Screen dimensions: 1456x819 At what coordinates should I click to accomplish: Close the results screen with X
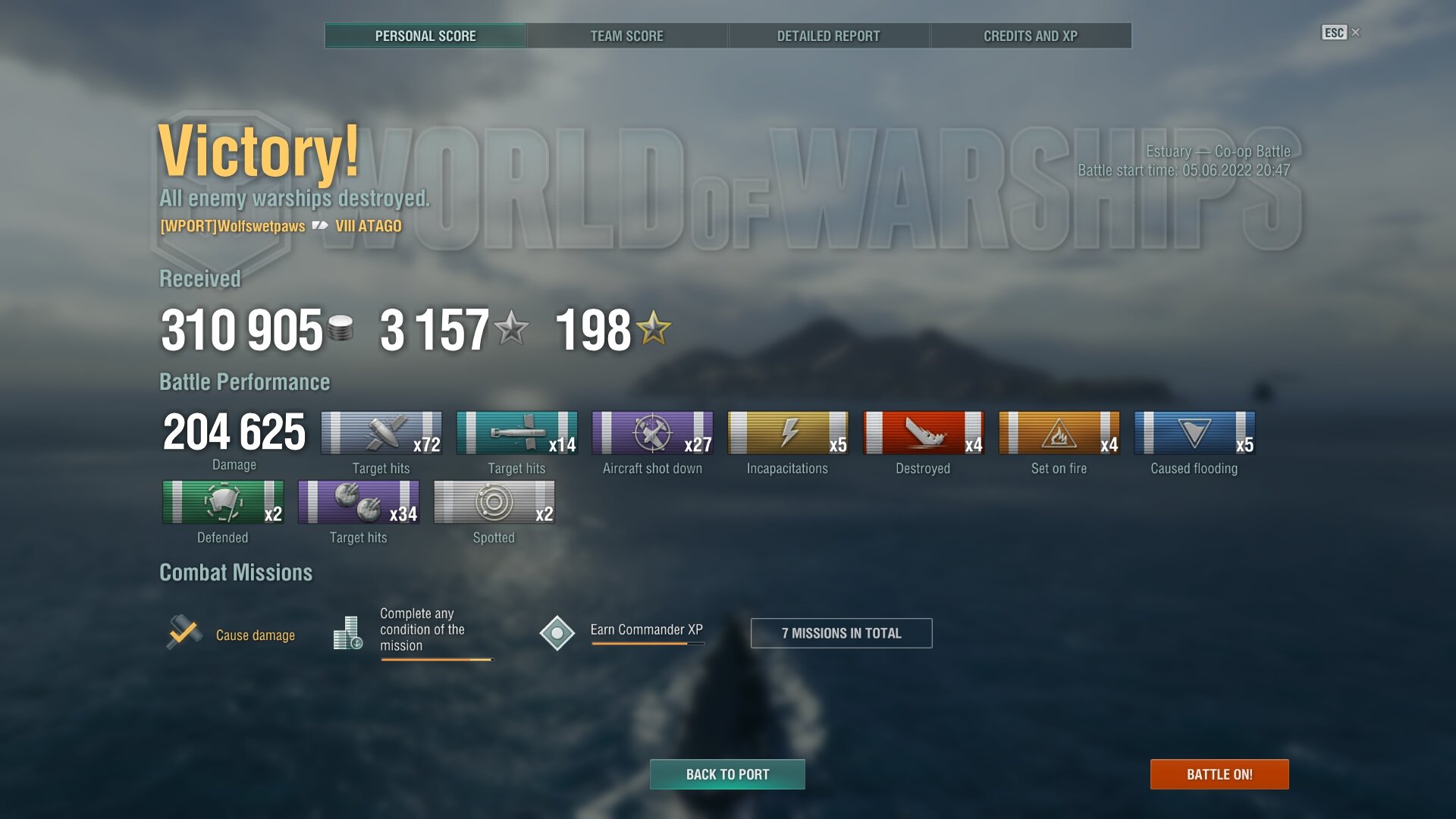[1356, 32]
